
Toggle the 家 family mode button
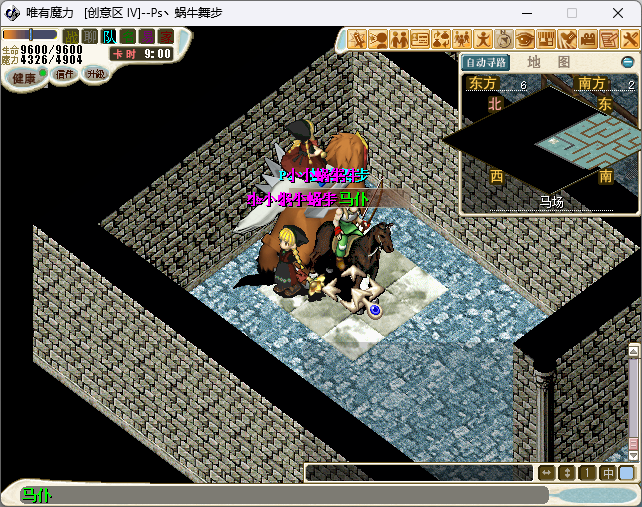point(166,37)
